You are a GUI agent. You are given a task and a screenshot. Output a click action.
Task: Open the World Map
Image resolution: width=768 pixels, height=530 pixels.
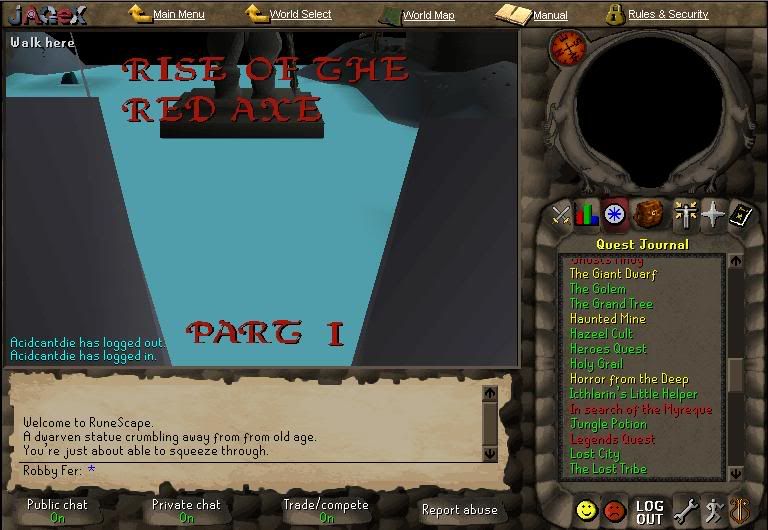(428, 16)
